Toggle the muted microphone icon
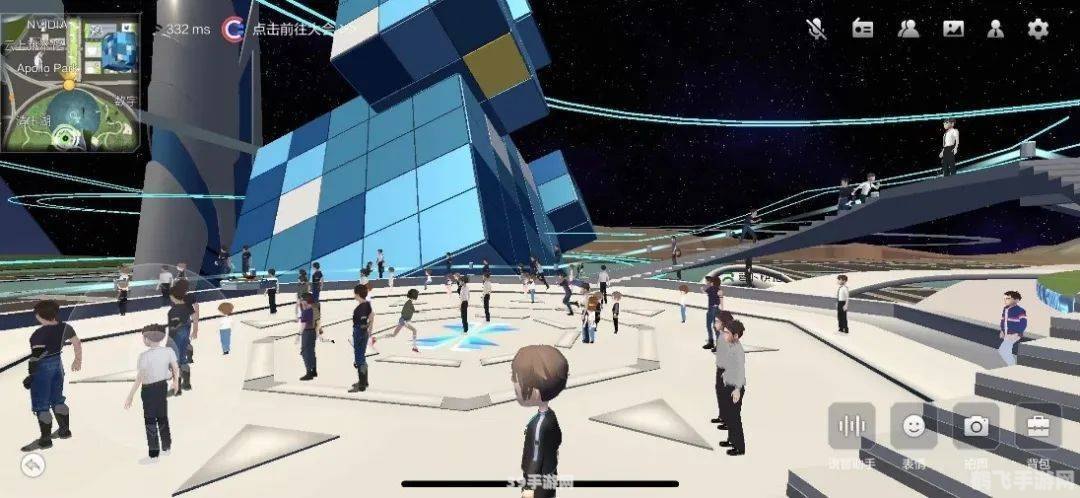The height and width of the screenshot is (498, 1080). 816,28
